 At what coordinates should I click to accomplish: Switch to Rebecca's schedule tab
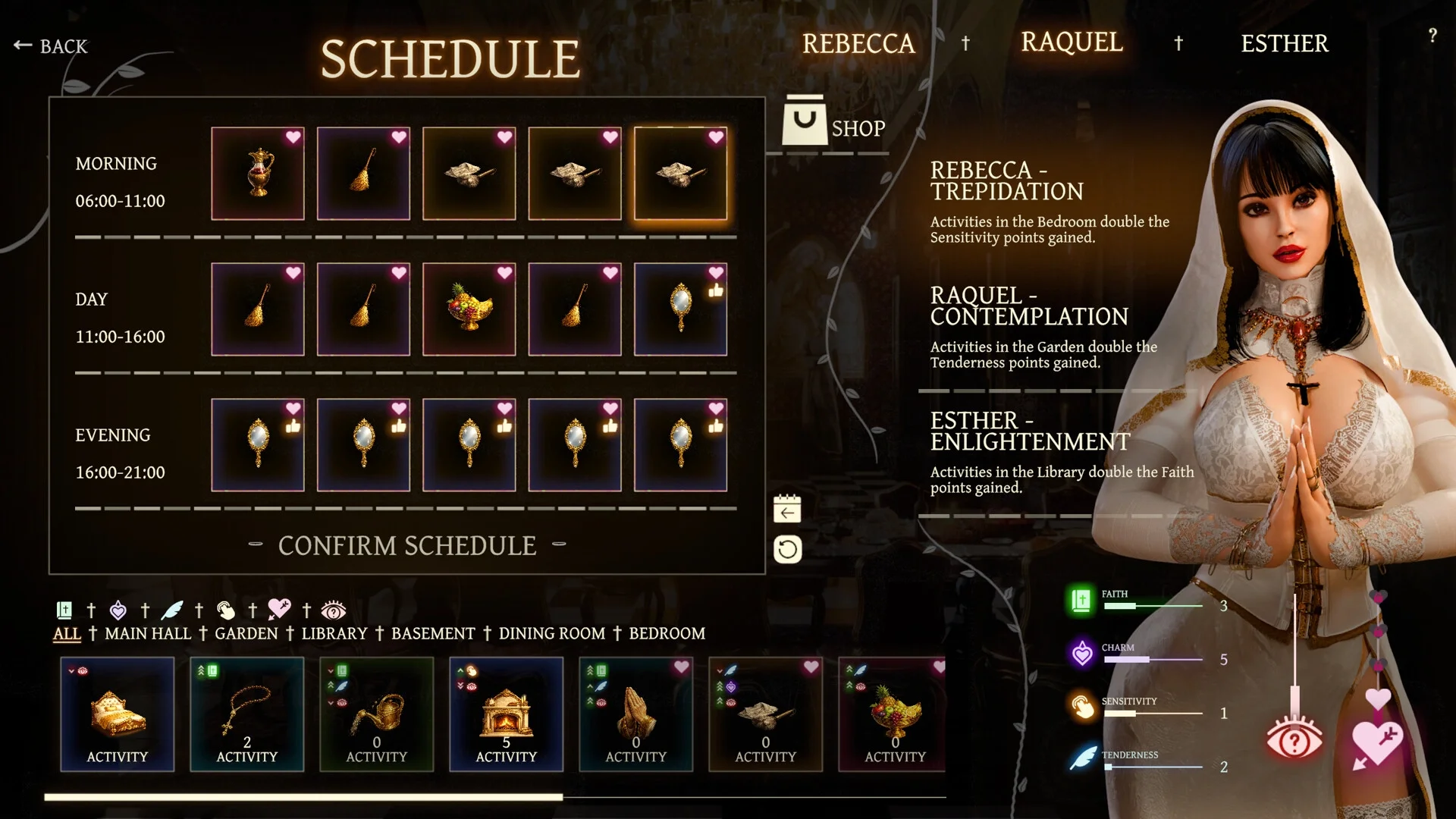tap(858, 44)
